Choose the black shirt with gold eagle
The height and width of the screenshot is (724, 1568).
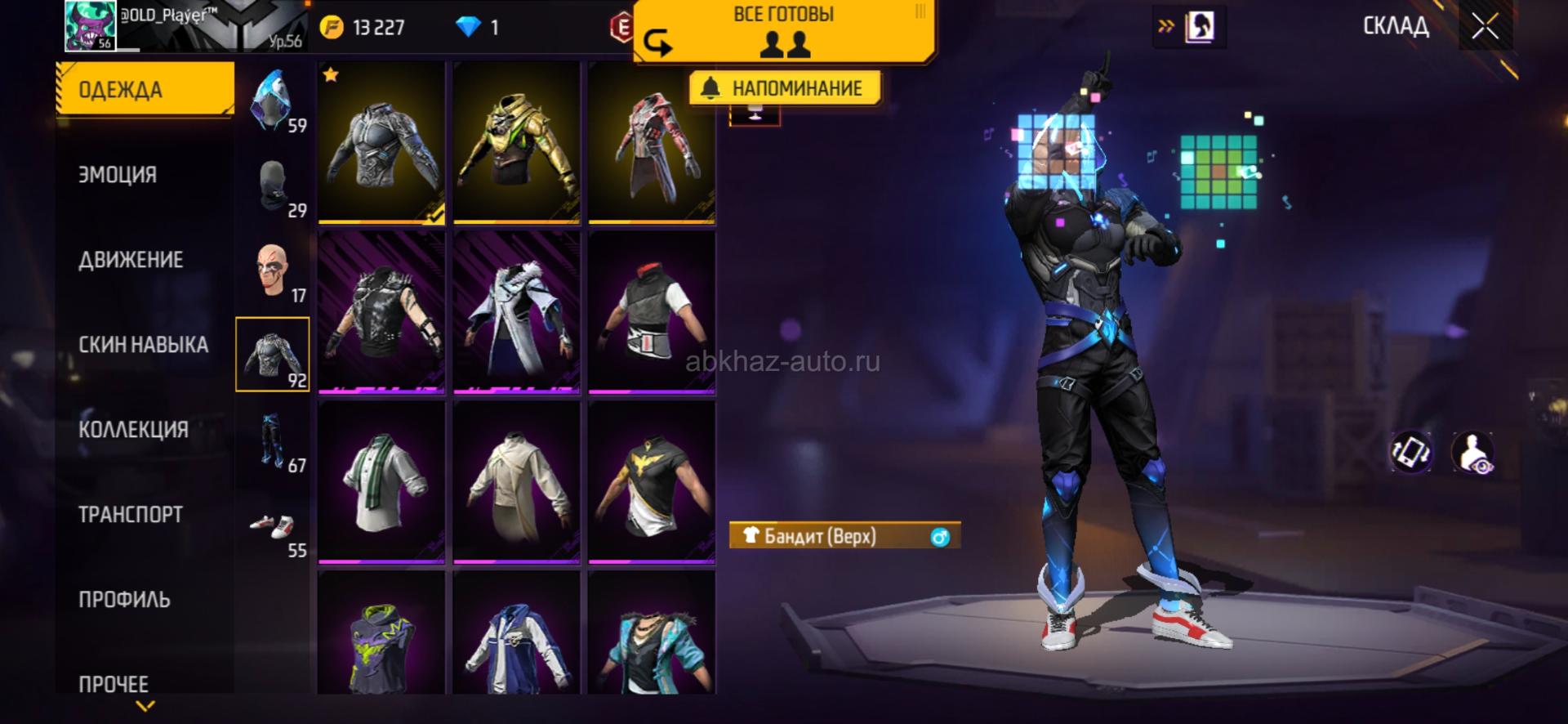(x=652, y=481)
